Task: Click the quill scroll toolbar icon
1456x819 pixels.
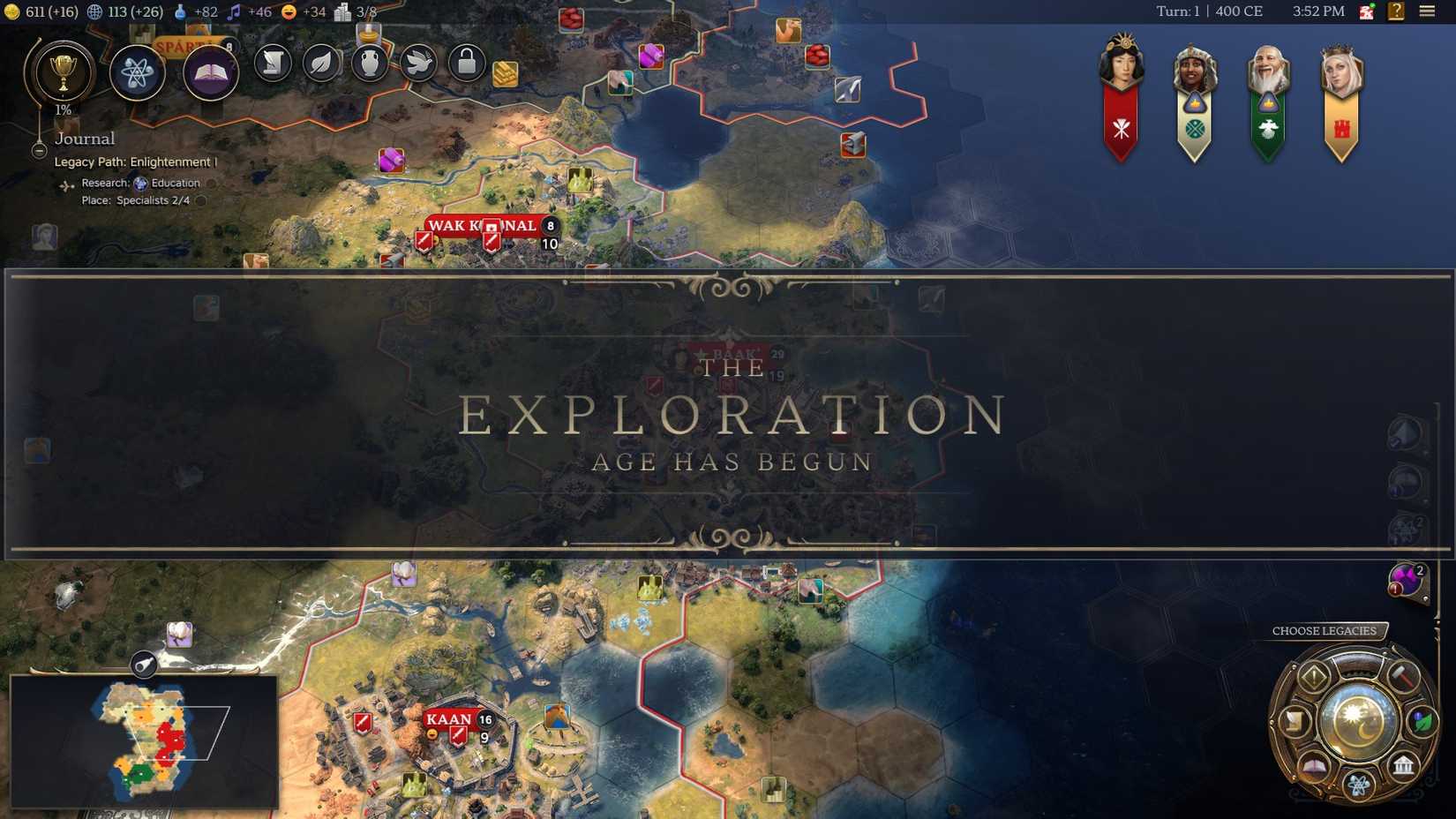Action: point(272,63)
